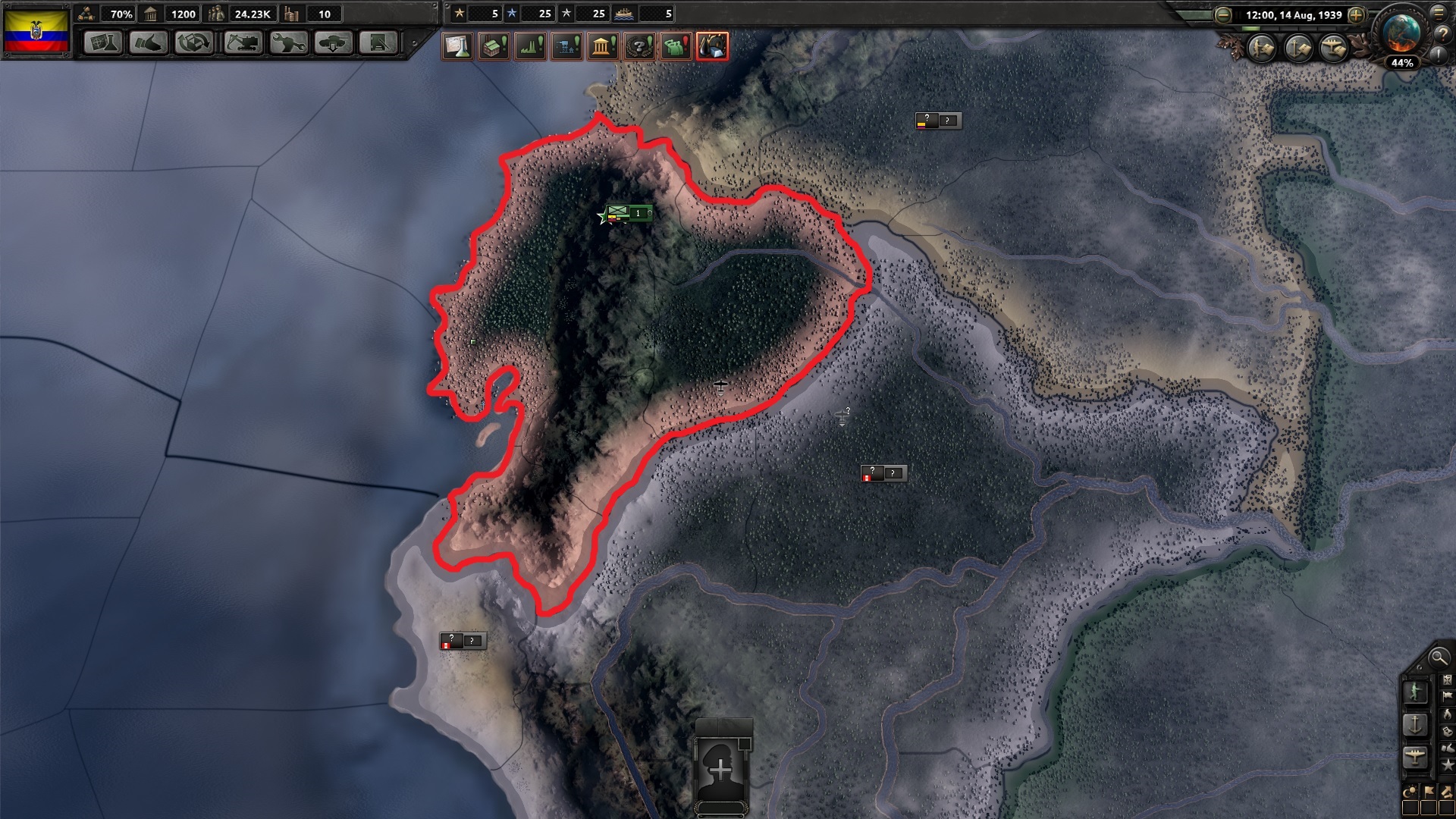Open the Logistics deployment tank icon
Image resolution: width=1456 pixels, height=819 pixels.
point(334,44)
